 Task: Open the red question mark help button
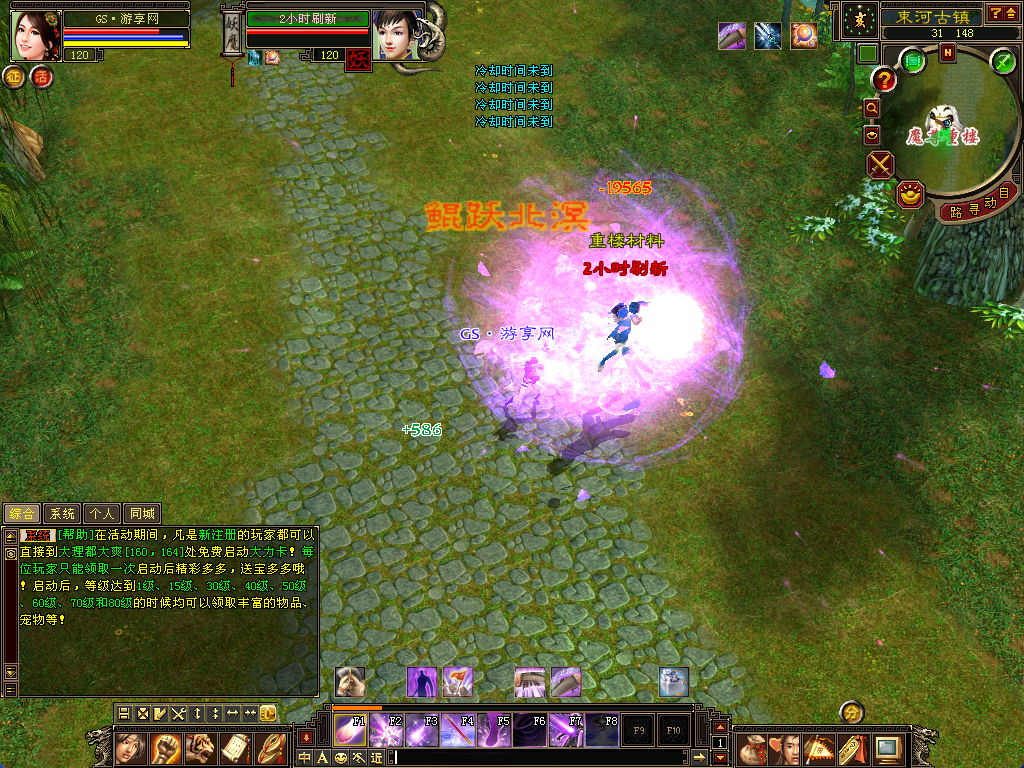[x=884, y=80]
